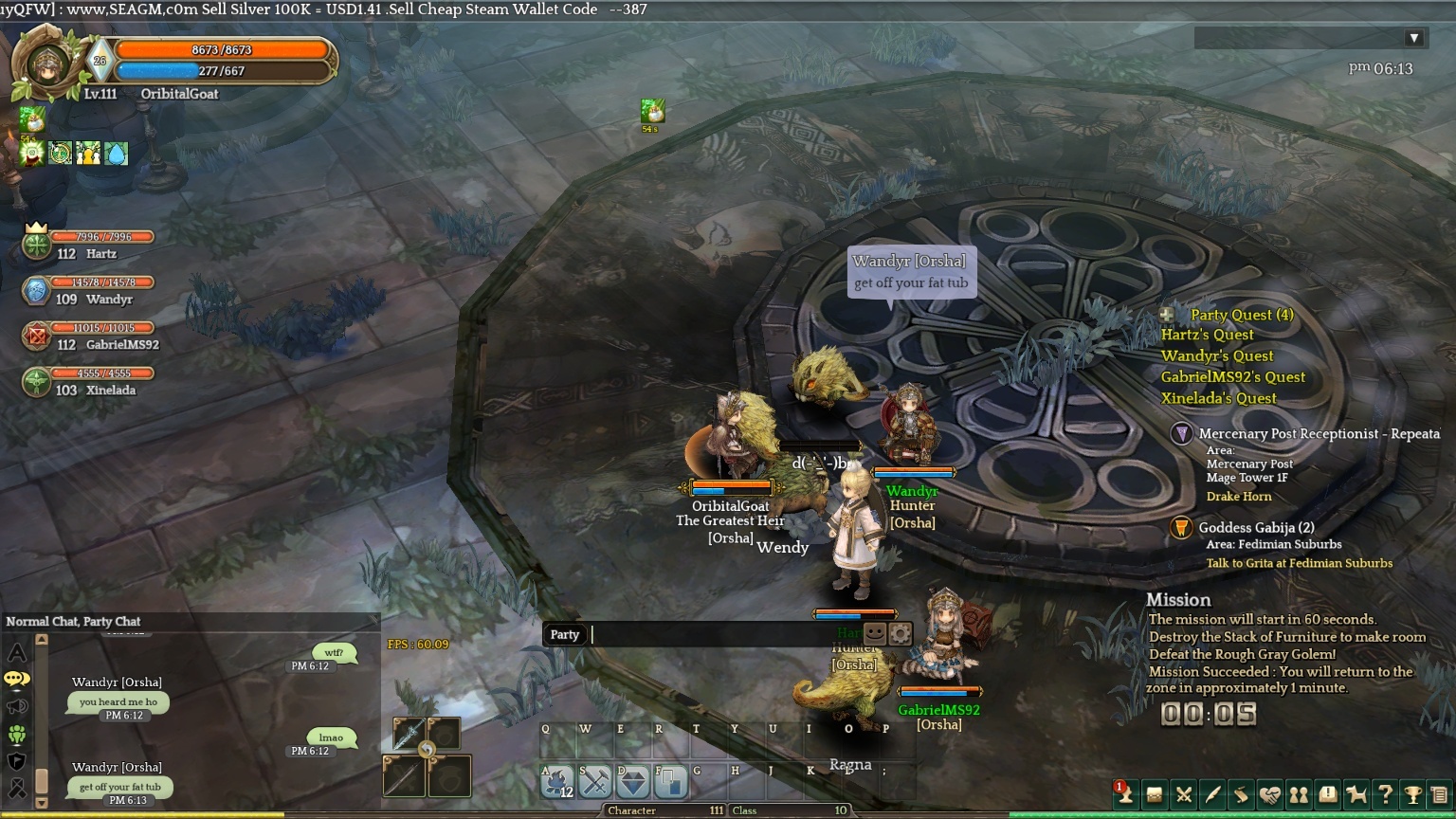The width and height of the screenshot is (1456, 819).
Task: Switch to the shout megaphone chat tab
Action: 17,707
